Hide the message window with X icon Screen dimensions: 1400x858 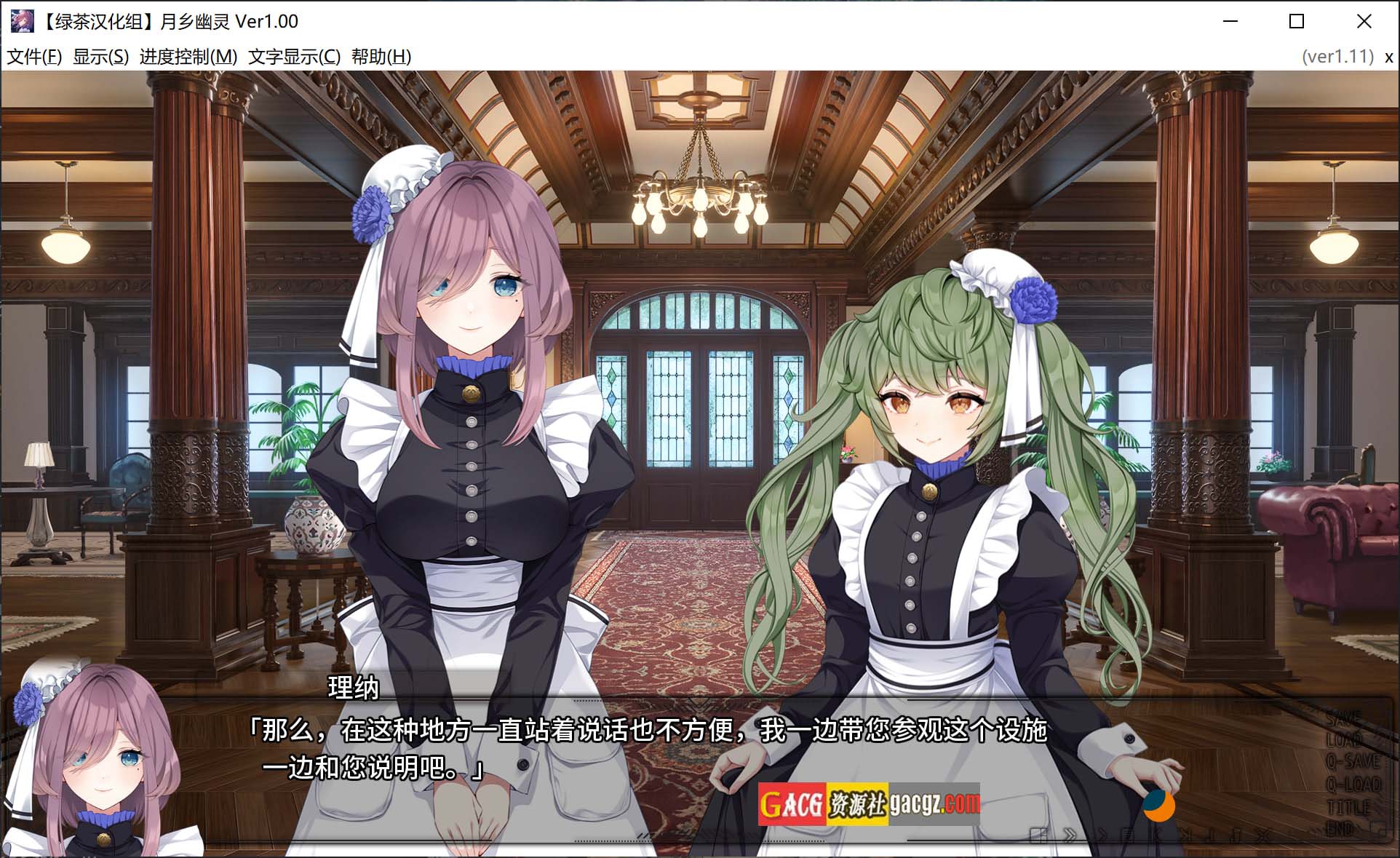(x=1262, y=835)
